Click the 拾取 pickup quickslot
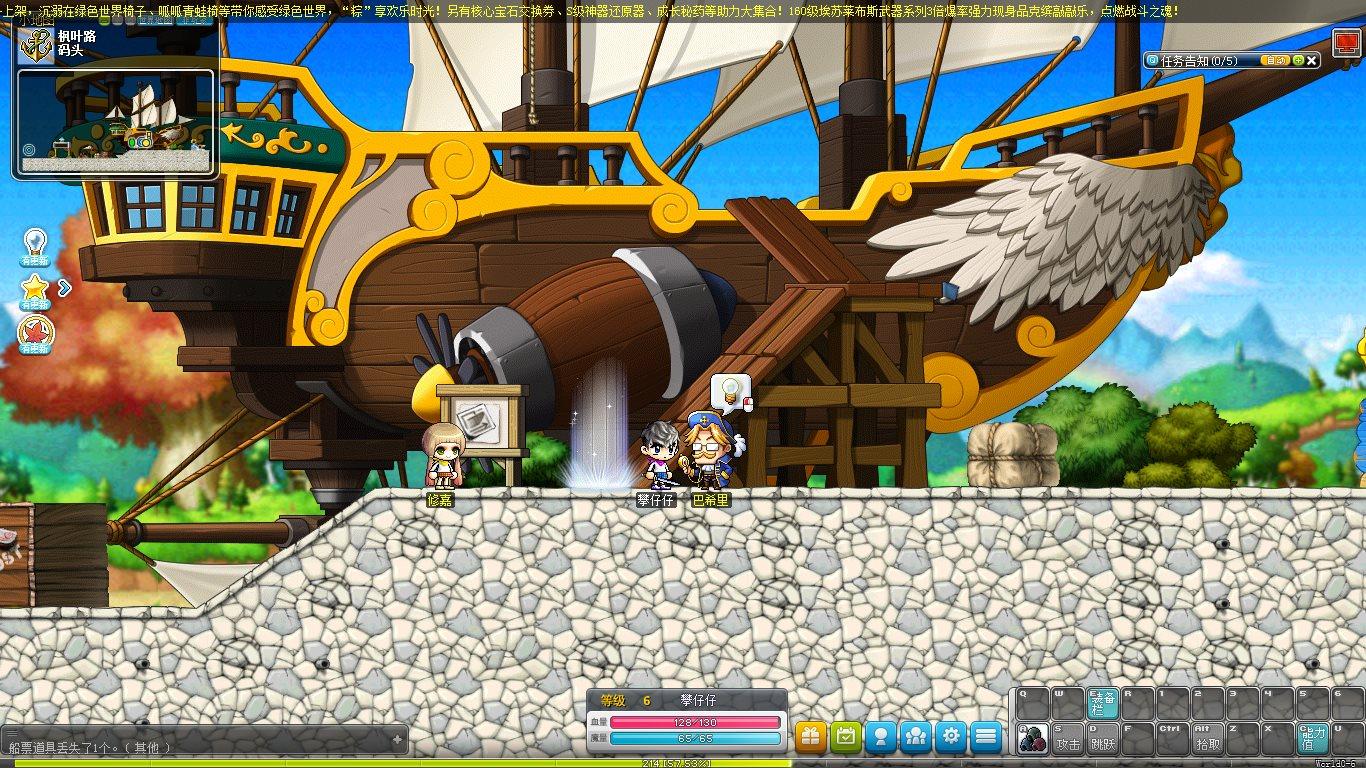Viewport: 1366px width, 768px height. pos(1207,738)
